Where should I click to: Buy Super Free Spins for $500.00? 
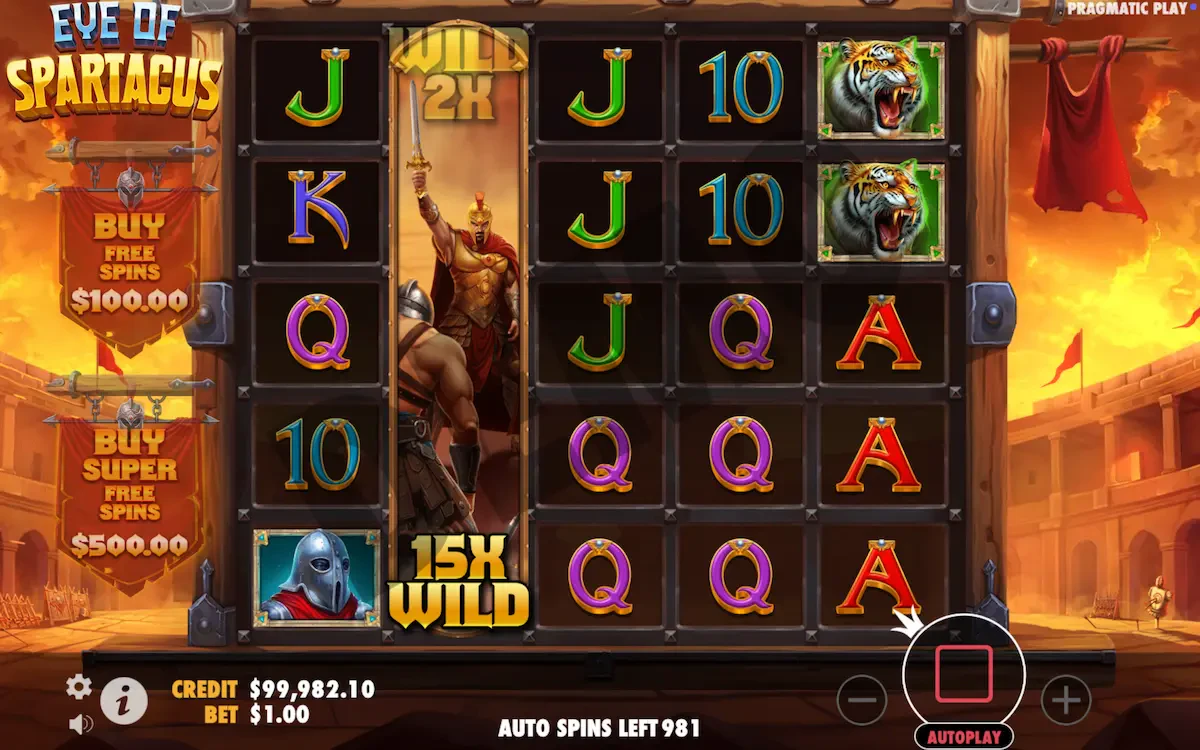click(128, 490)
